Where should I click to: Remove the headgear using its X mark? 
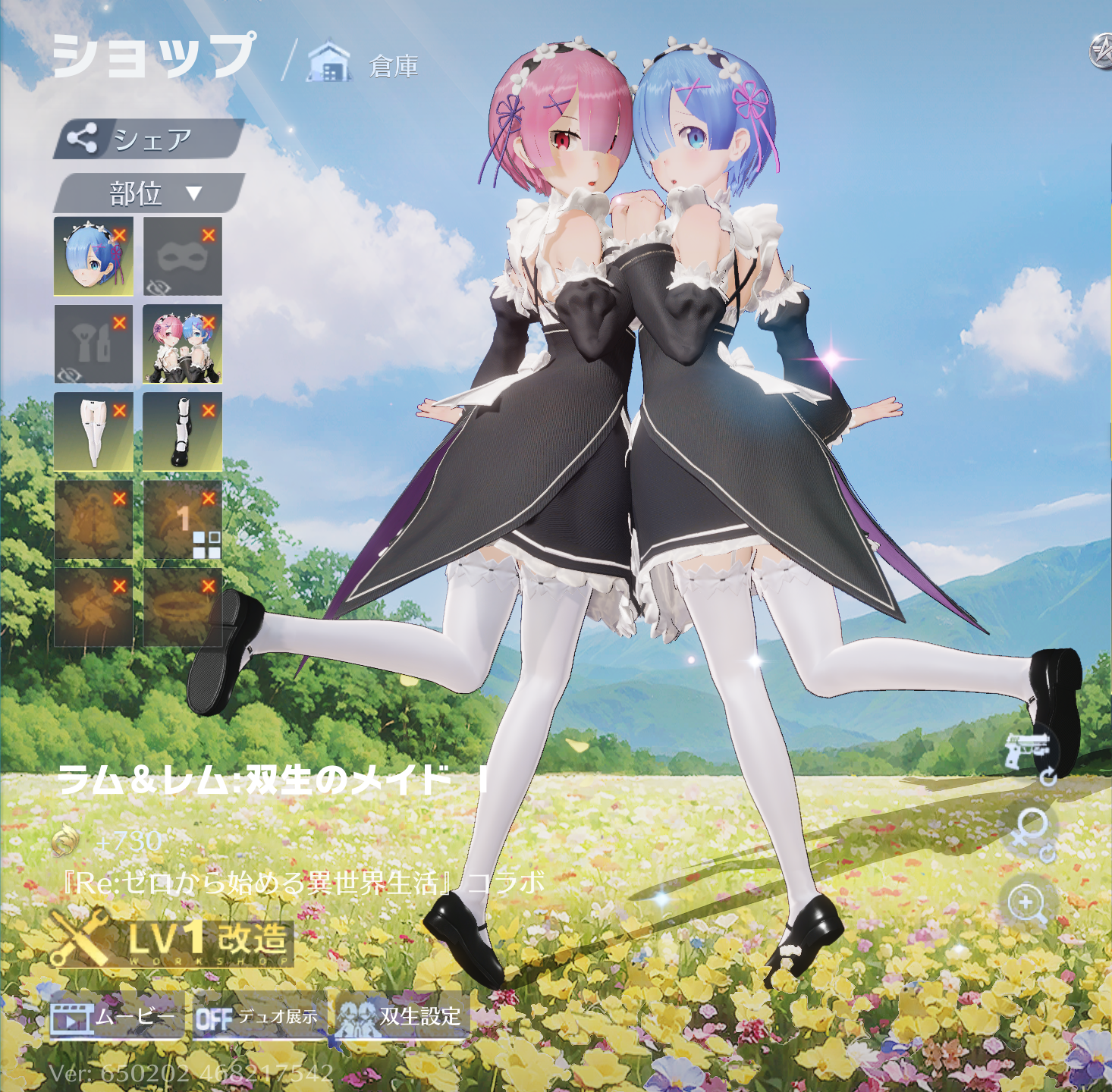point(121,234)
